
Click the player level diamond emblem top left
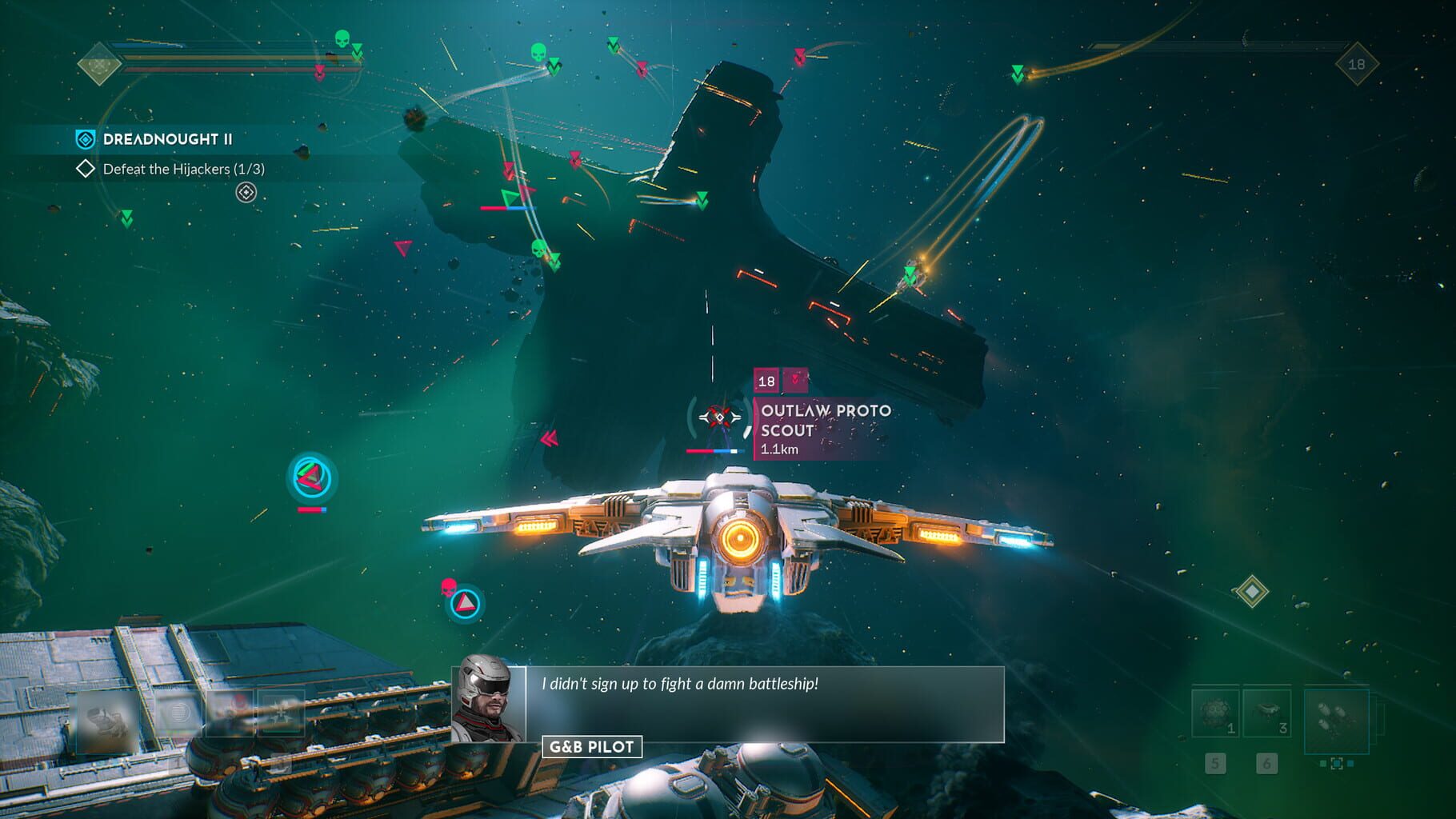(99, 66)
